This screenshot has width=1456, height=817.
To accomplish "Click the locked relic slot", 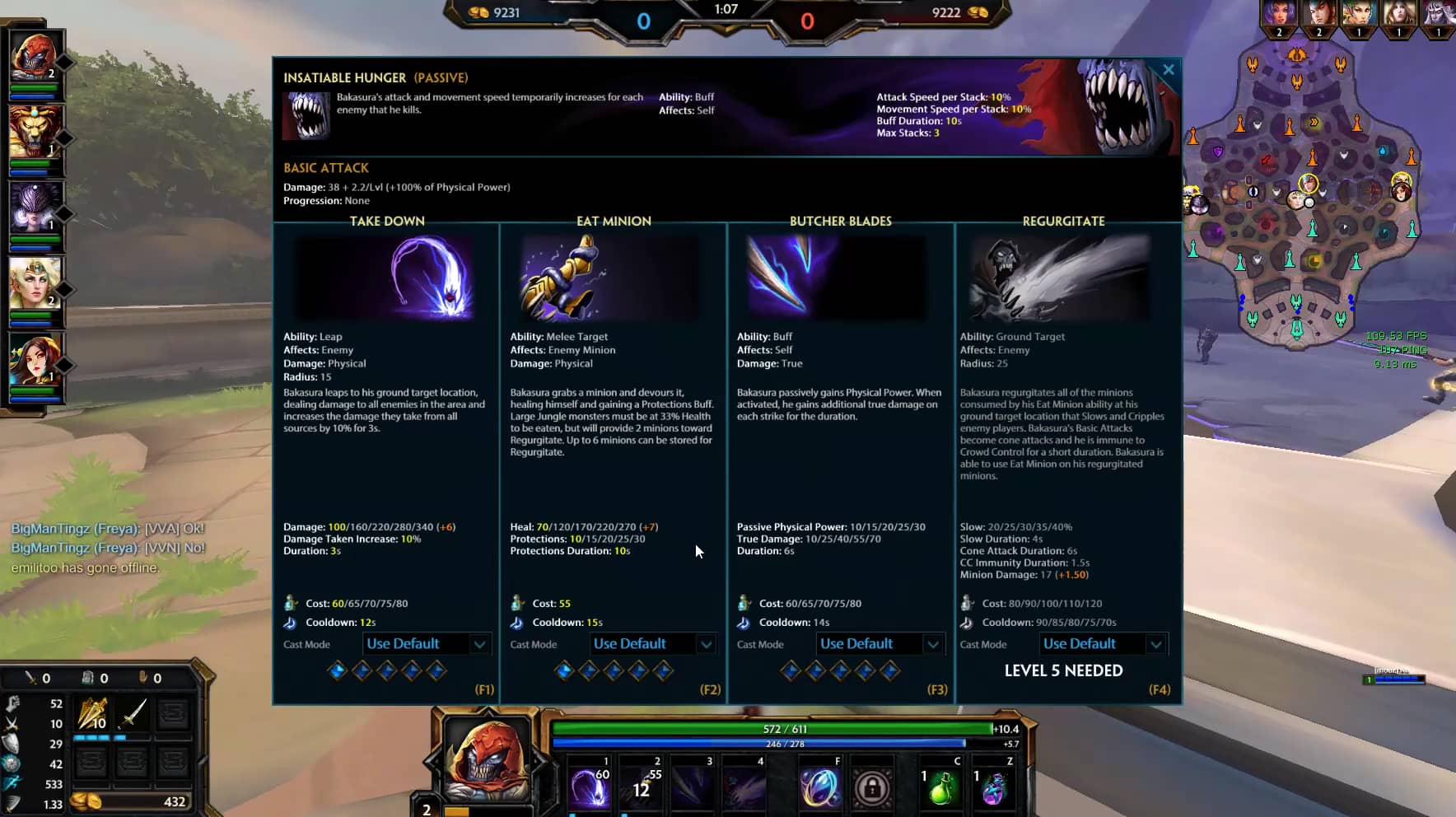I will point(872,788).
